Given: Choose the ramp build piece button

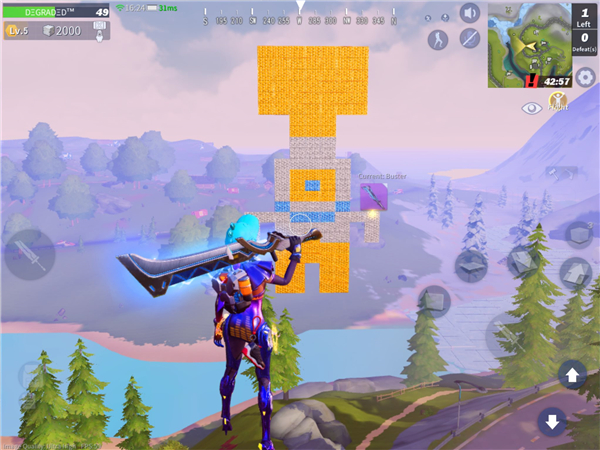Looking at the screenshot, I should tap(575, 271).
